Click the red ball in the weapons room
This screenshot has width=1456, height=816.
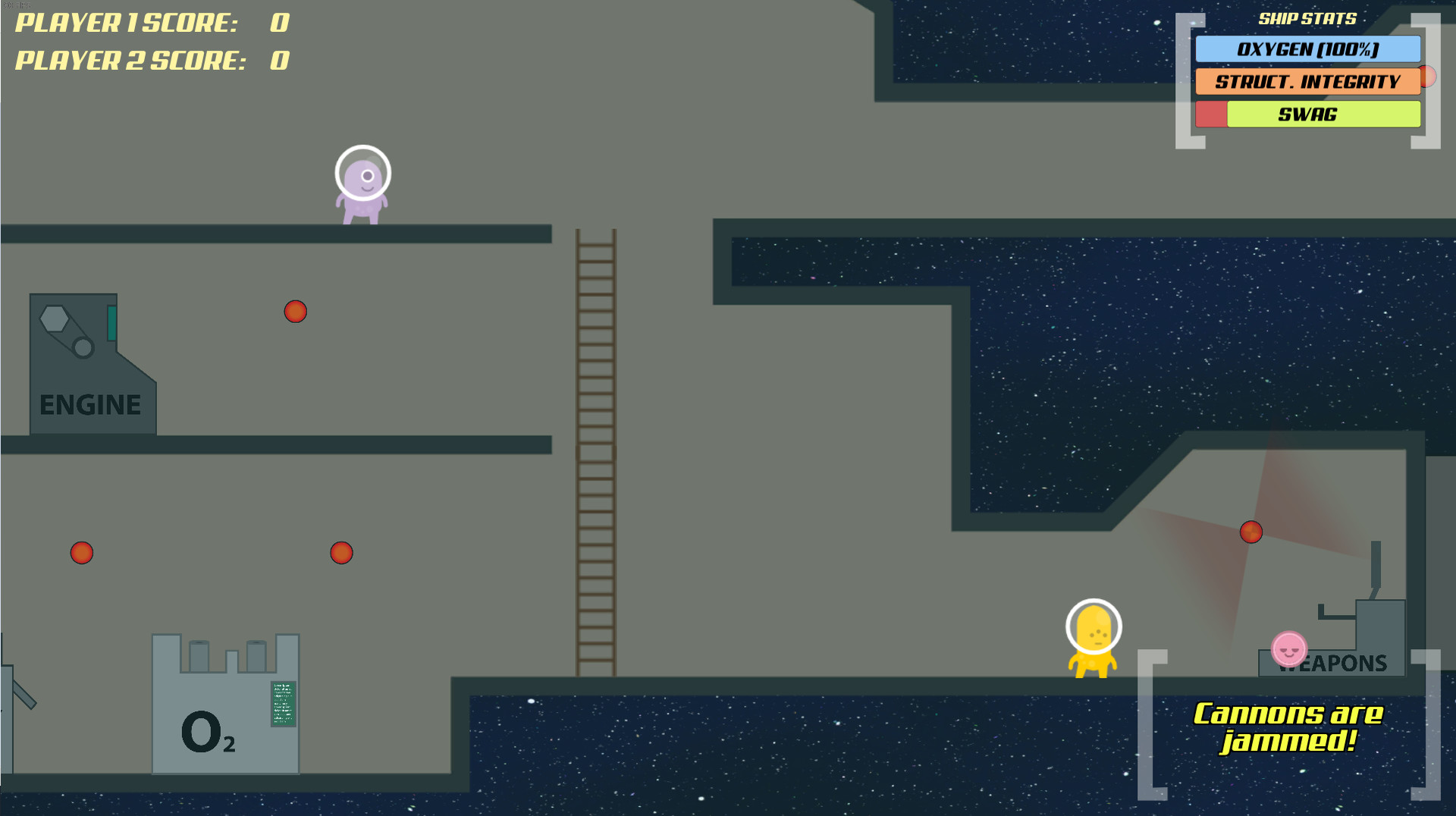1252,532
